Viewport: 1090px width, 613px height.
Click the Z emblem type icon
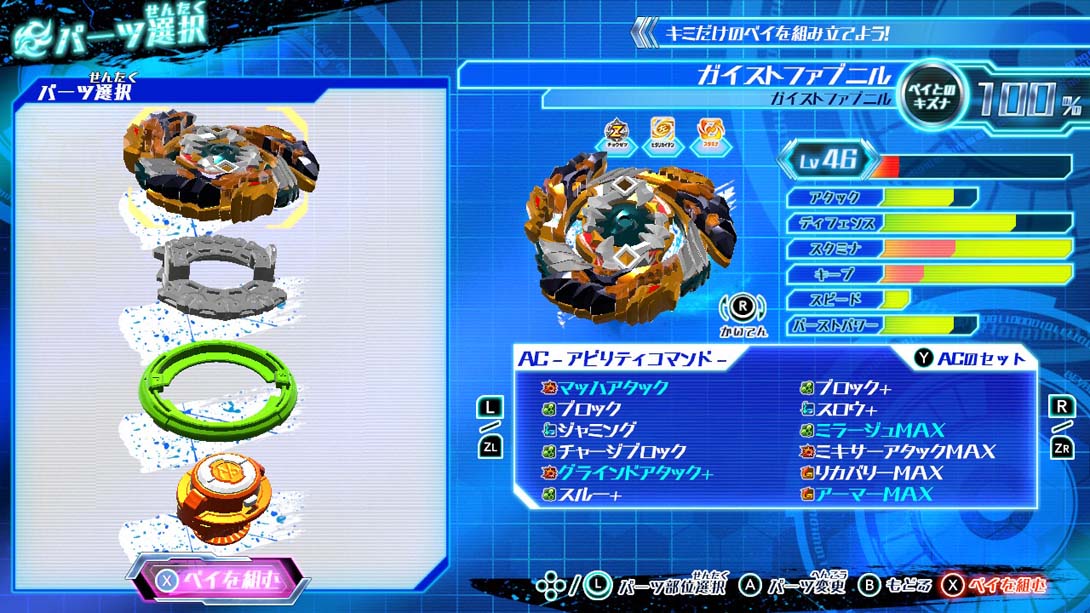[x=617, y=135]
